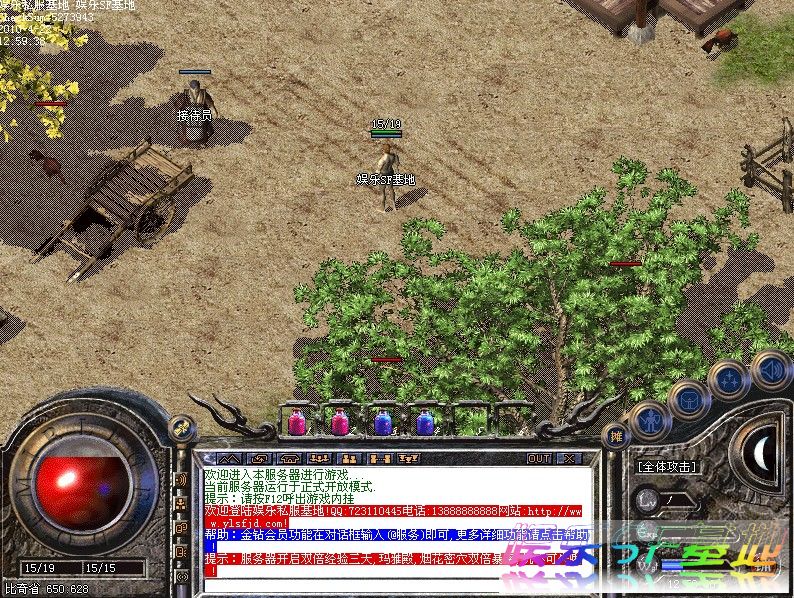Click the OUT button on chat toolbar
The width and height of the screenshot is (794, 598).
point(539,458)
